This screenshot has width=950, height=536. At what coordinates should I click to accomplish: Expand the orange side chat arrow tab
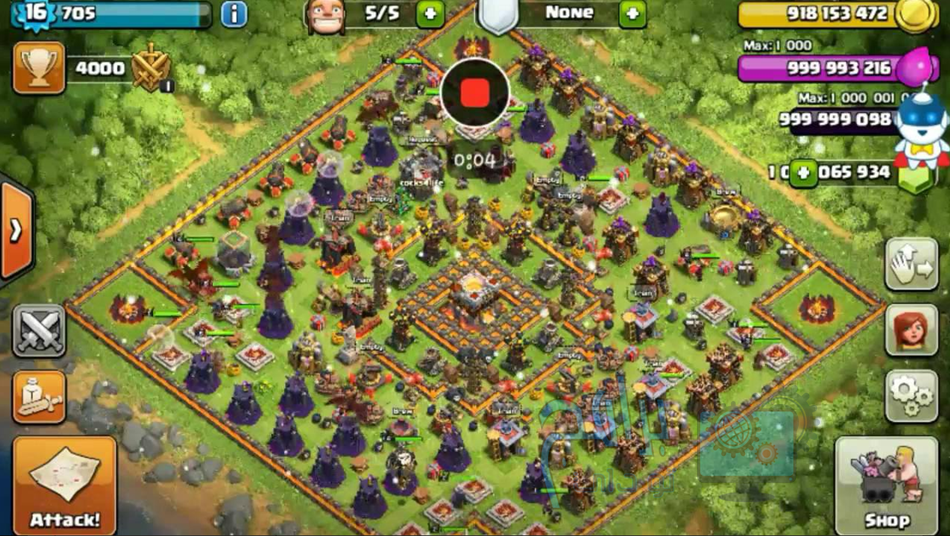16,231
